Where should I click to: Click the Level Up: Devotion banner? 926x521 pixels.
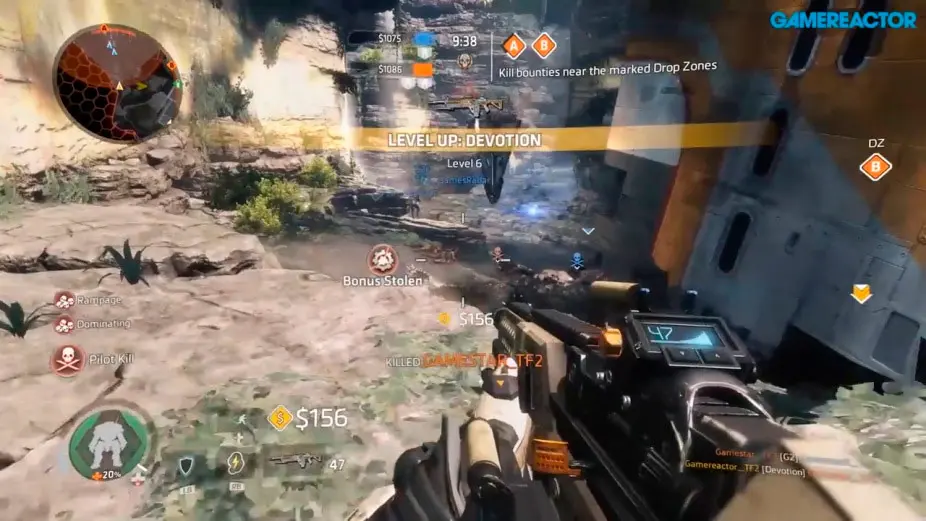464,141
